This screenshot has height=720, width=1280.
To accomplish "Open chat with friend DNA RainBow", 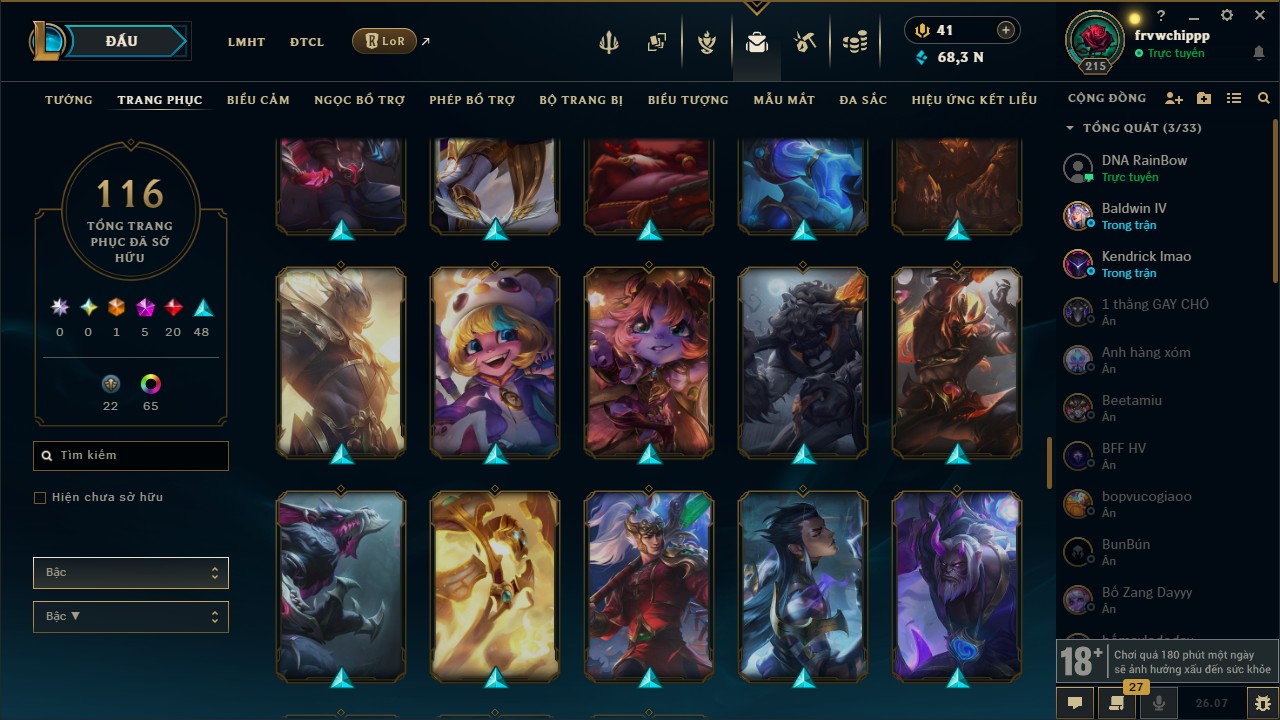I will click(x=1144, y=167).
